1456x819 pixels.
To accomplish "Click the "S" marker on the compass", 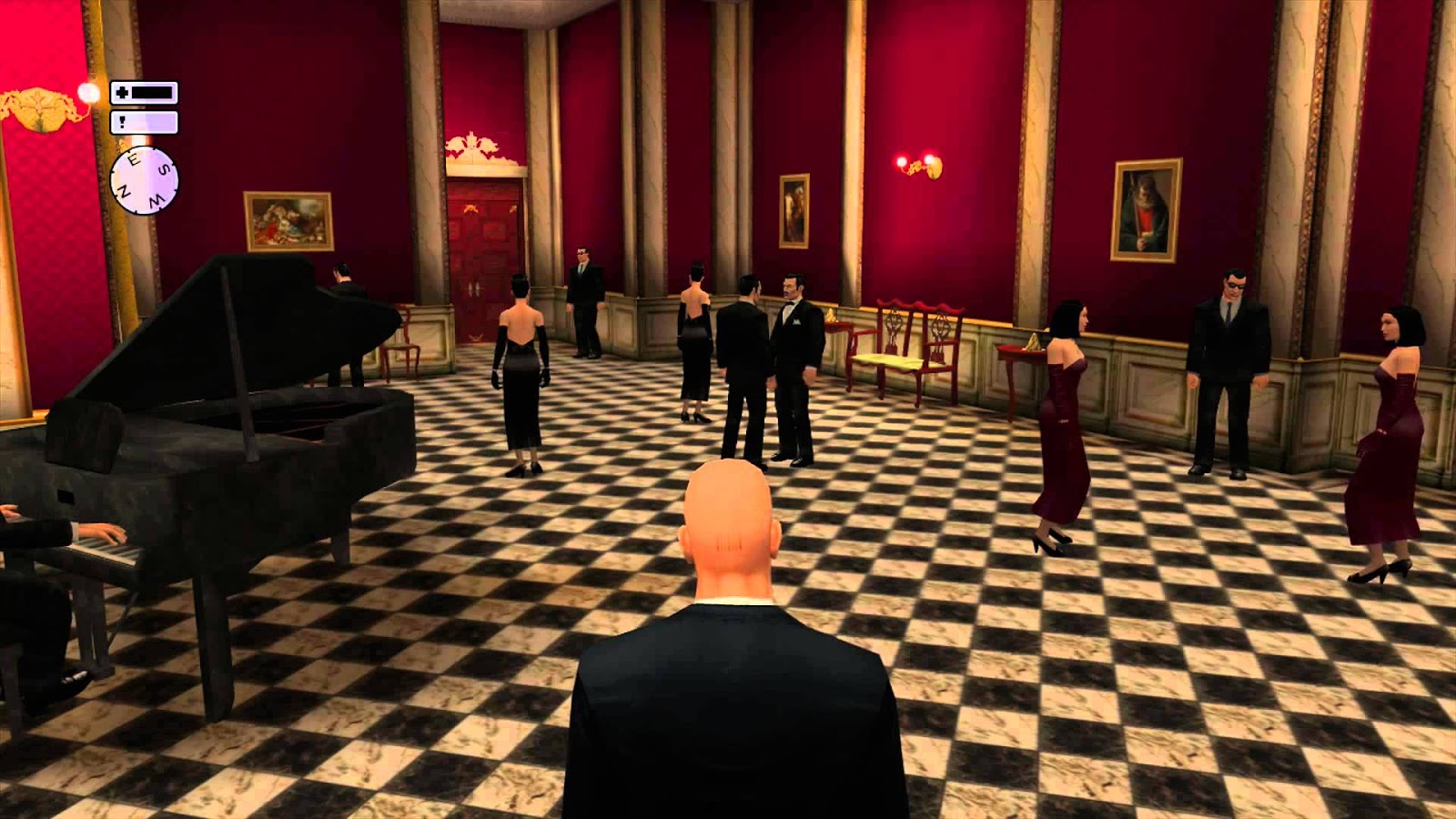I will coord(163,169).
